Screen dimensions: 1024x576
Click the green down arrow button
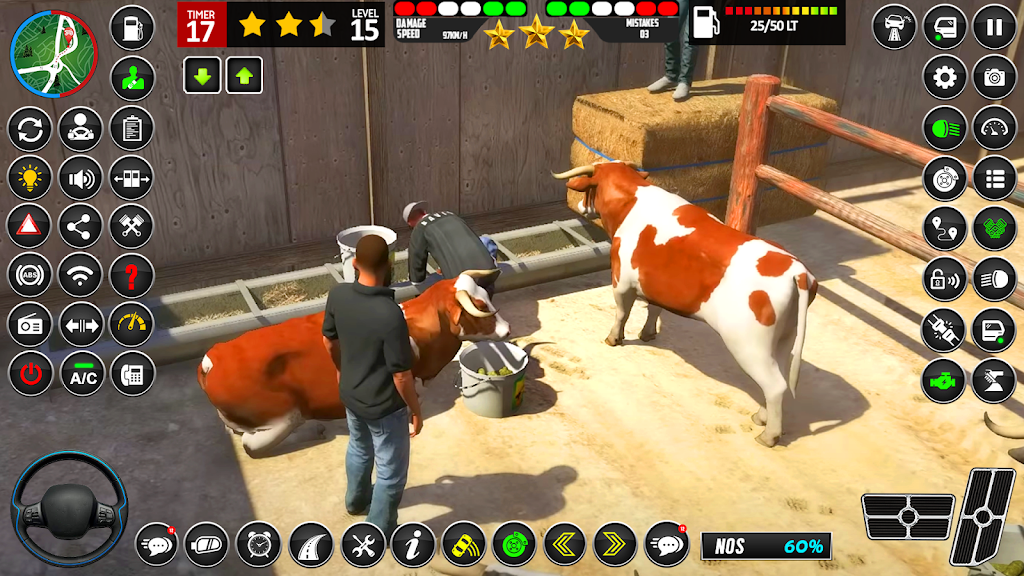click(202, 76)
